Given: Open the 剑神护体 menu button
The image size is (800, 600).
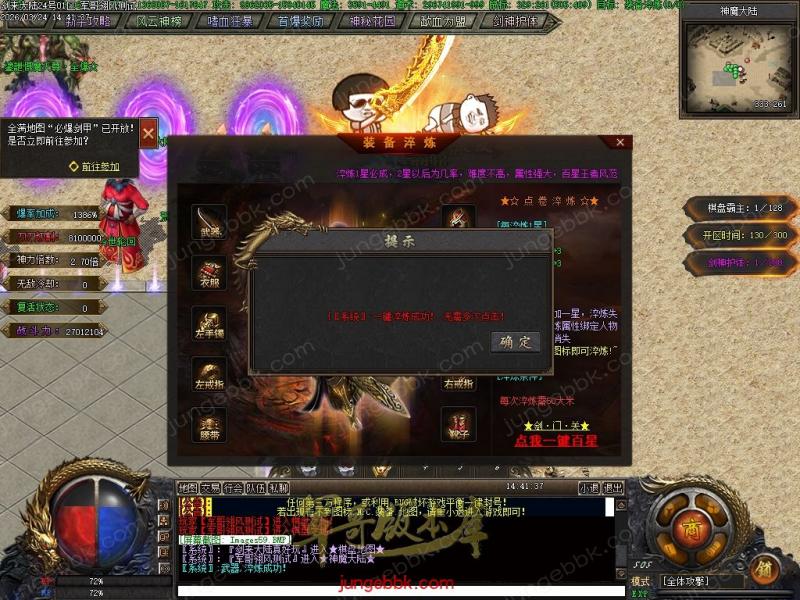Looking at the screenshot, I should (514, 21).
